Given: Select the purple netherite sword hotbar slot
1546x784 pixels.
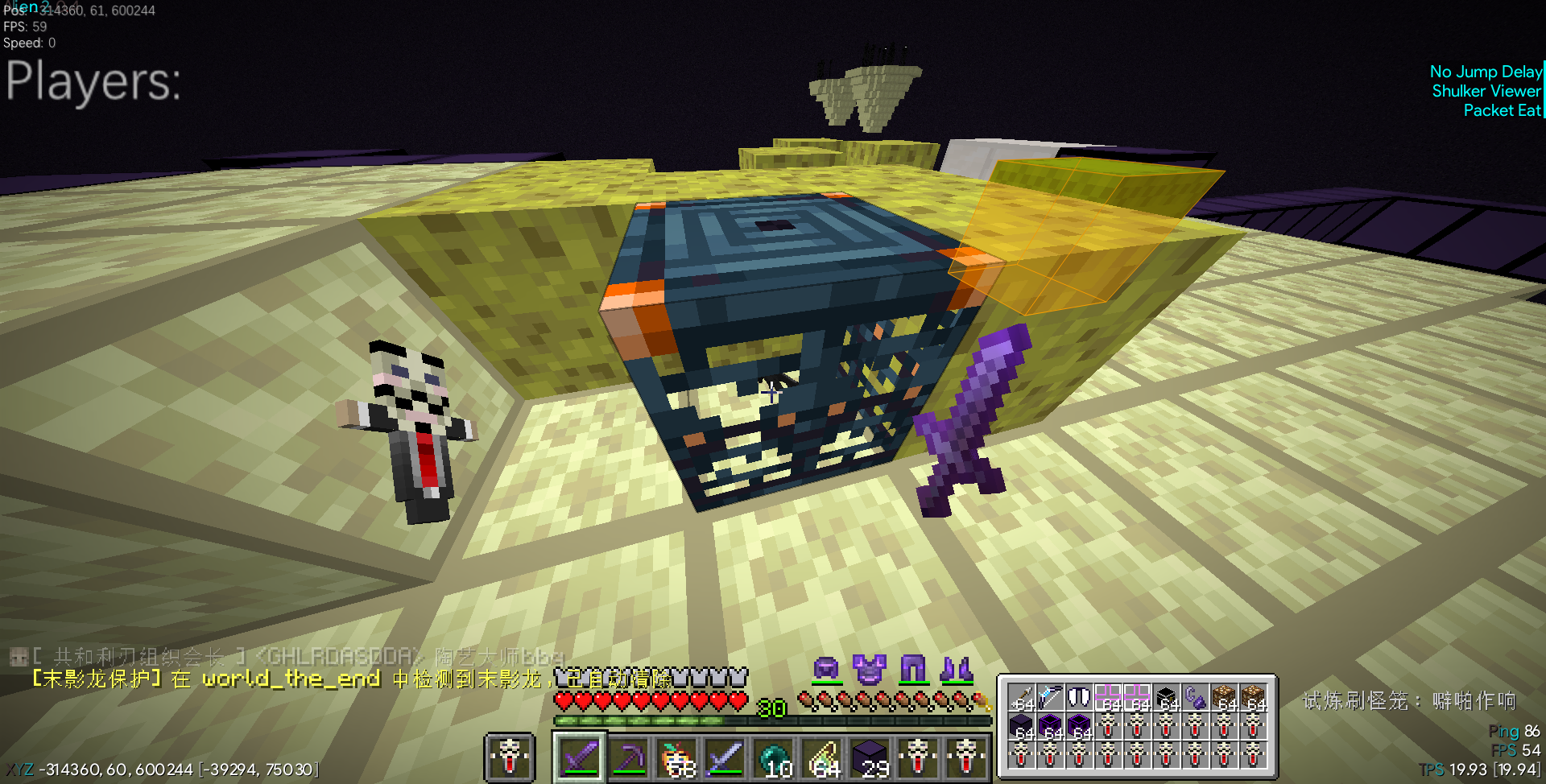Looking at the screenshot, I should (x=580, y=757).
